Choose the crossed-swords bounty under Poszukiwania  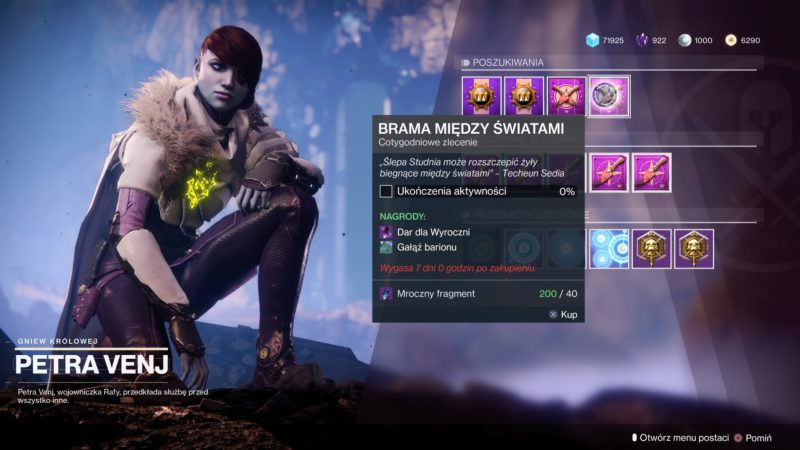(566, 96)
